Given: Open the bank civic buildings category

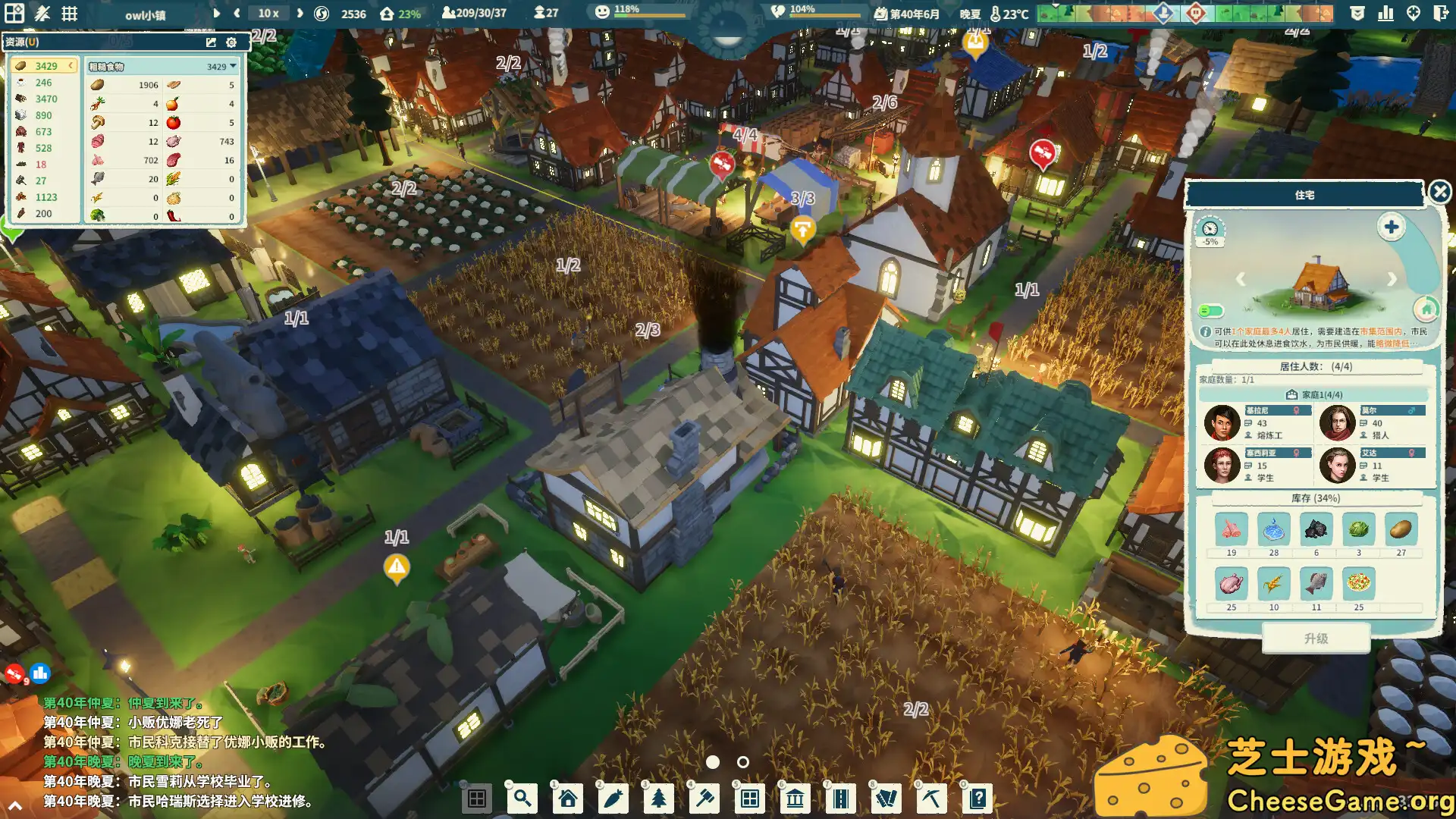Looking at the screenshot, I should pos(795,798).
